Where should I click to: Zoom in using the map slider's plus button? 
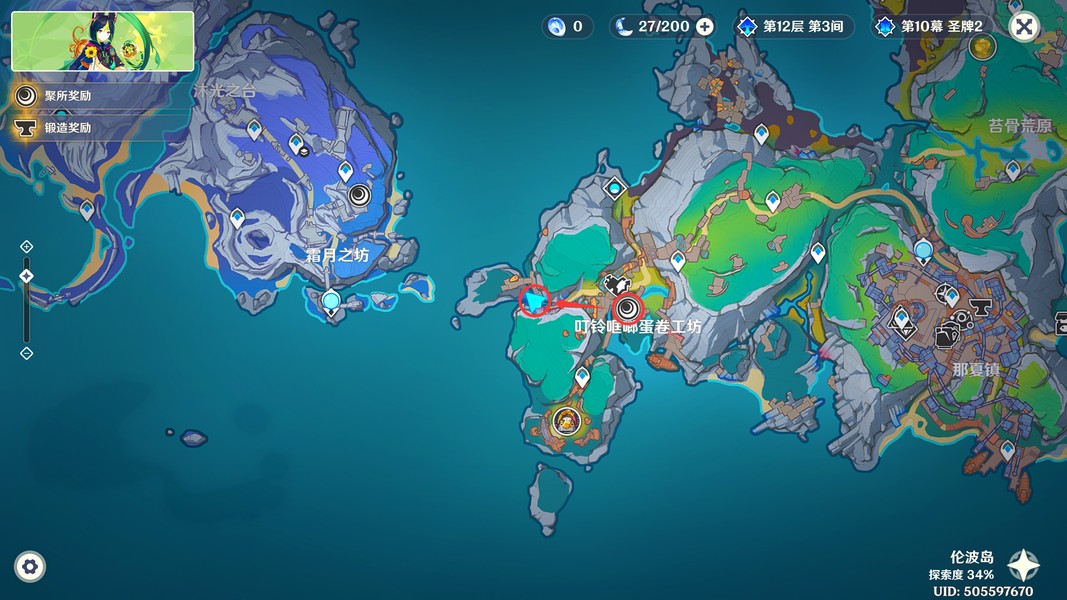click(x=27, y=247)
